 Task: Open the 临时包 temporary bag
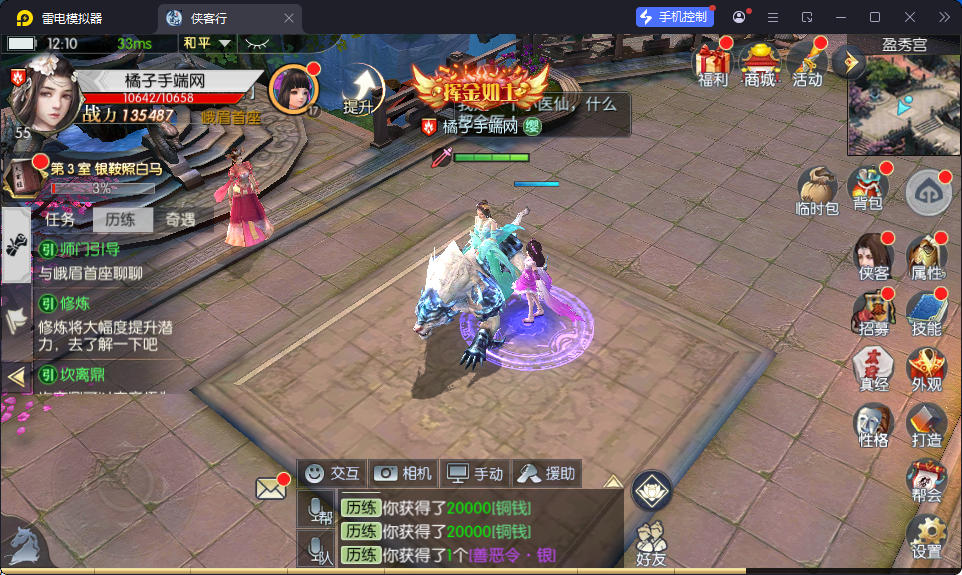click(818, 191)
